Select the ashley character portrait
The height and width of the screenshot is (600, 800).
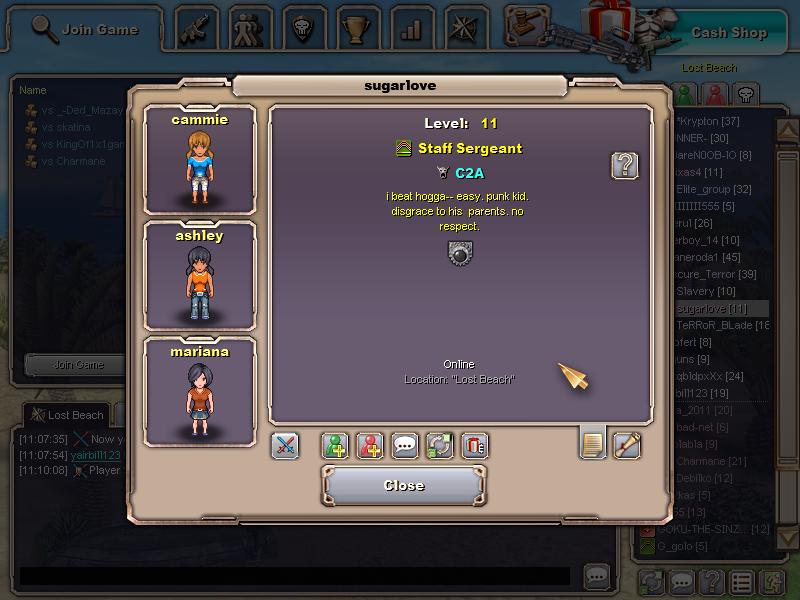click(200, 277)
